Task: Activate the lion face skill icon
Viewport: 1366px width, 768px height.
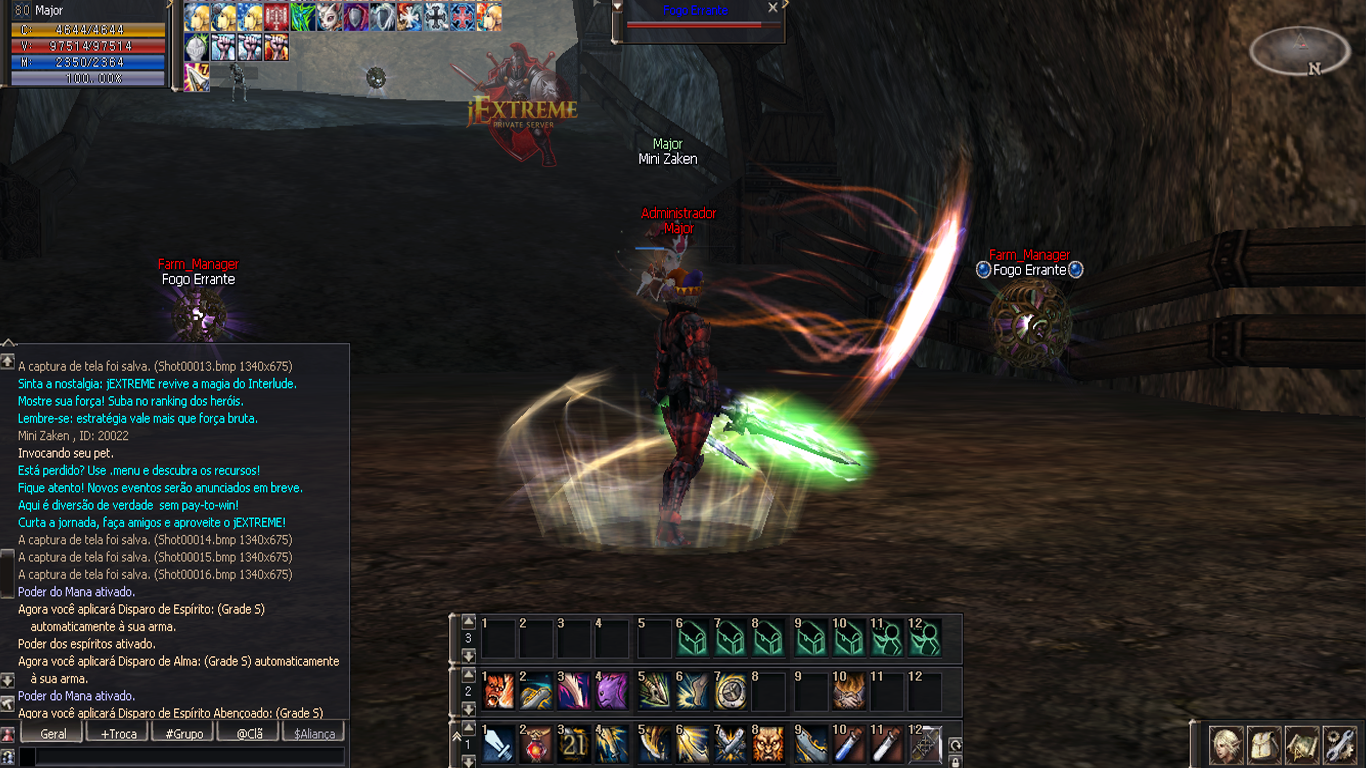Action: [x=770, y=744]
